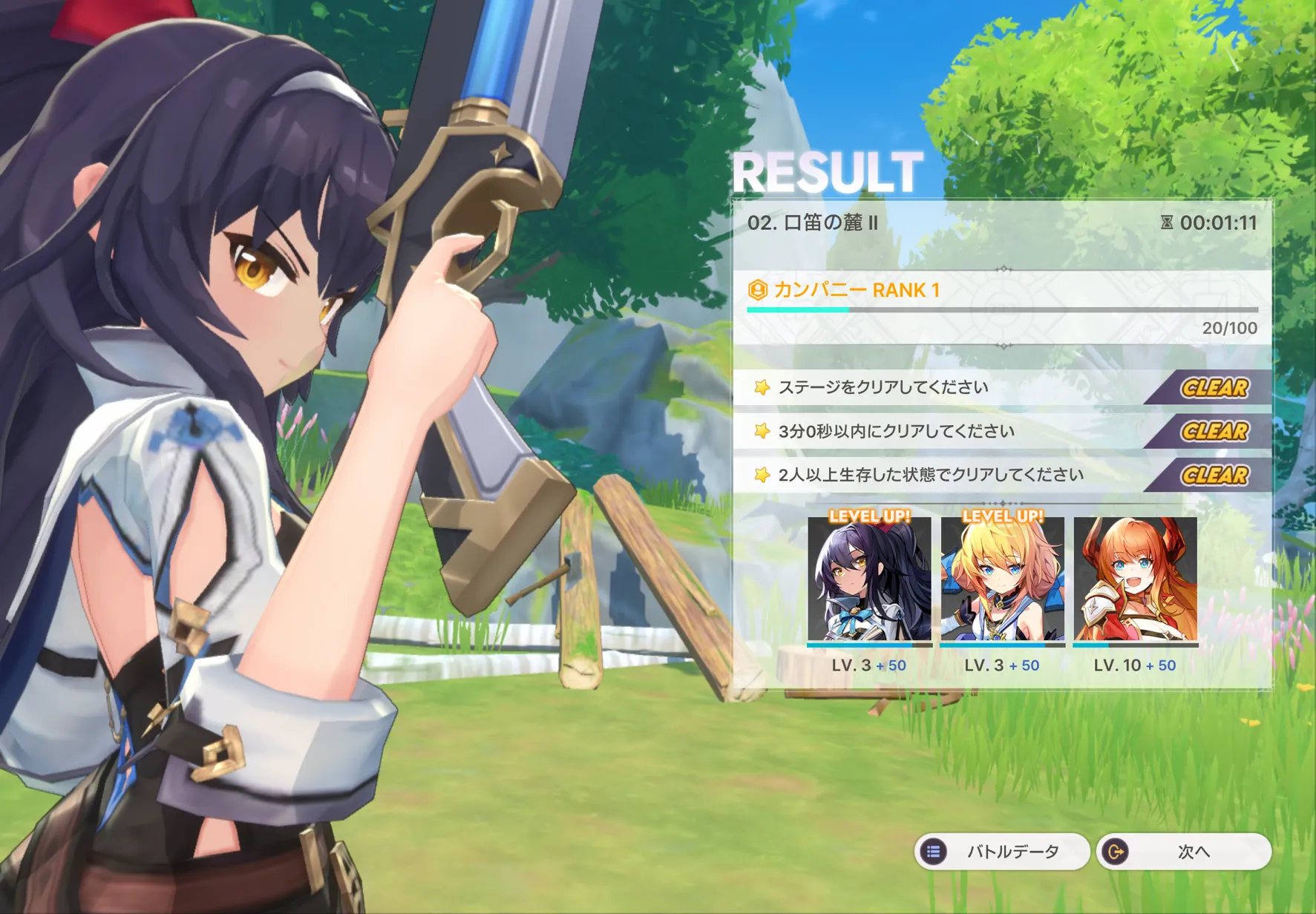Select the dark-haired swordswoman portrait
This screenshot has height=914, width=1316.
click(x=869, y=579)
